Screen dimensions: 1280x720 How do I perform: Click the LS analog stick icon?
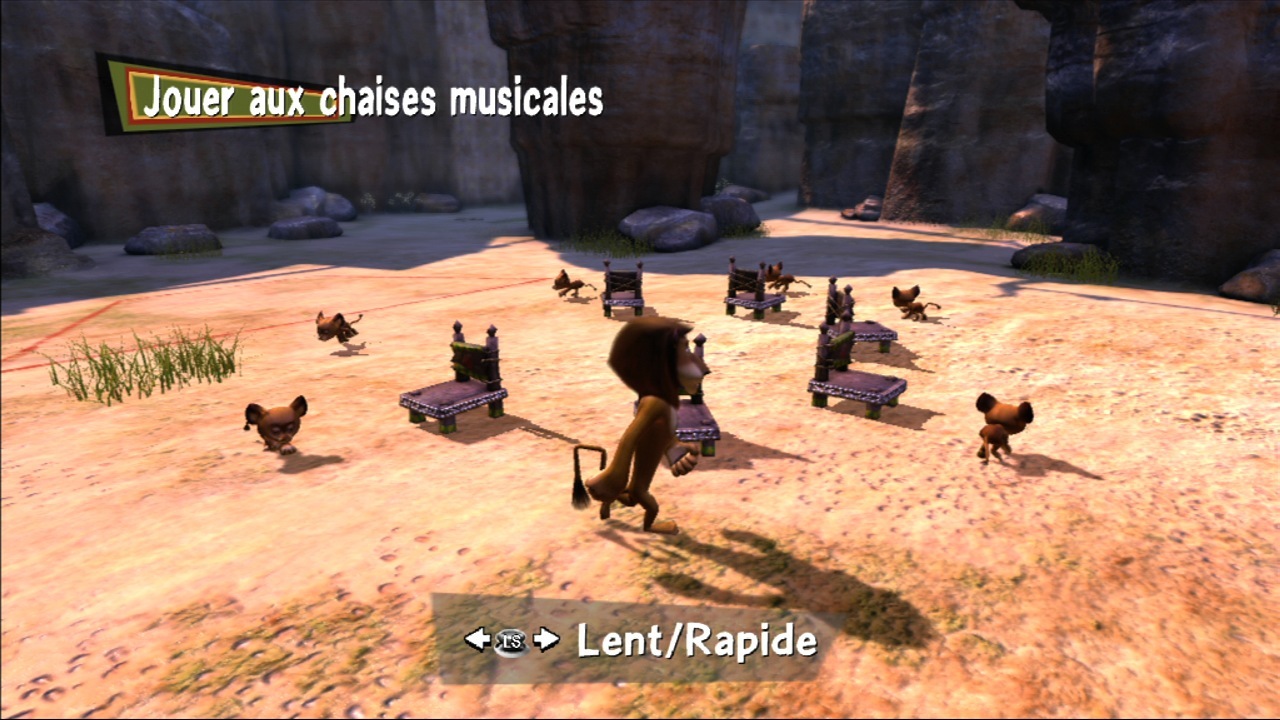click(510, 641)
